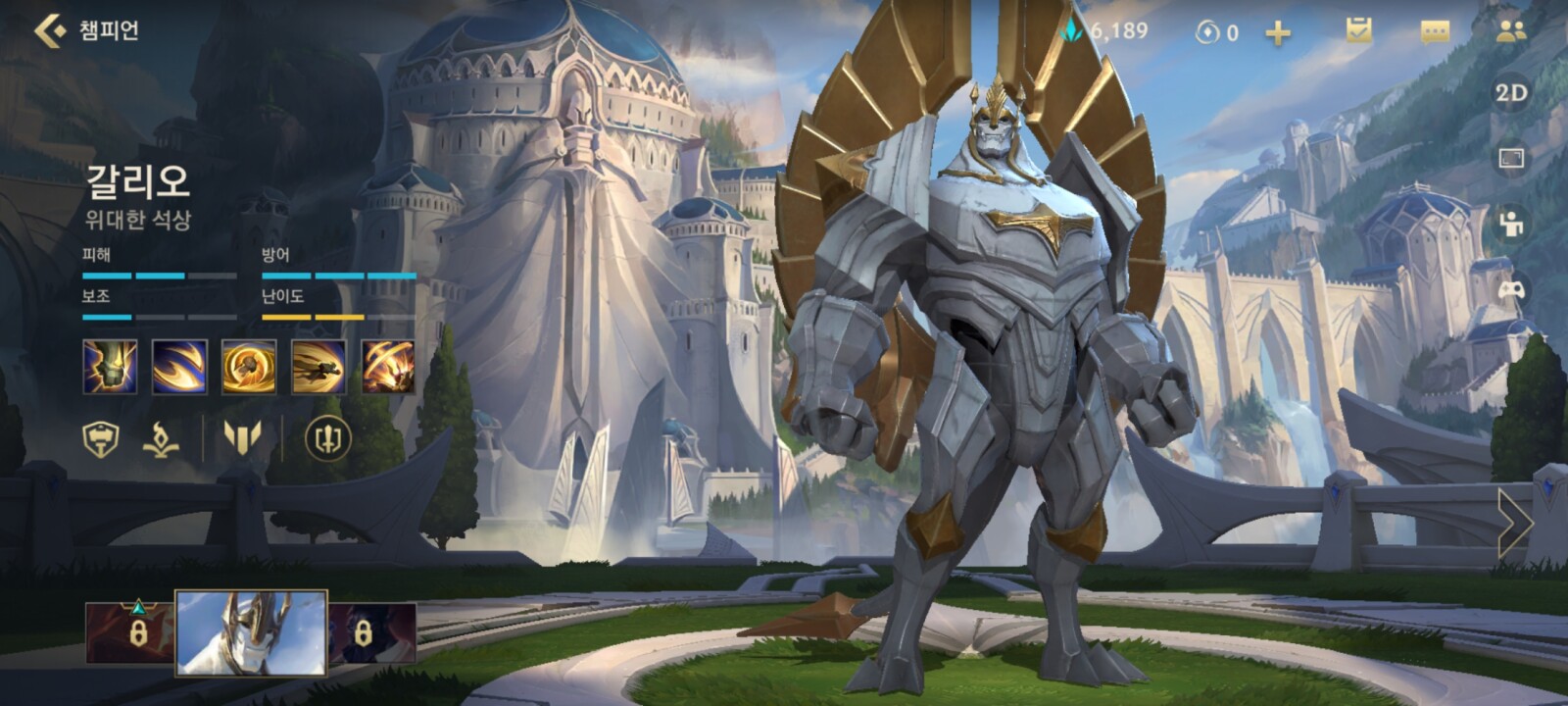This screenshot has height=706, width=1568.
Task: View the fiery impact ultimate ability
Action: tap(388, 367)
